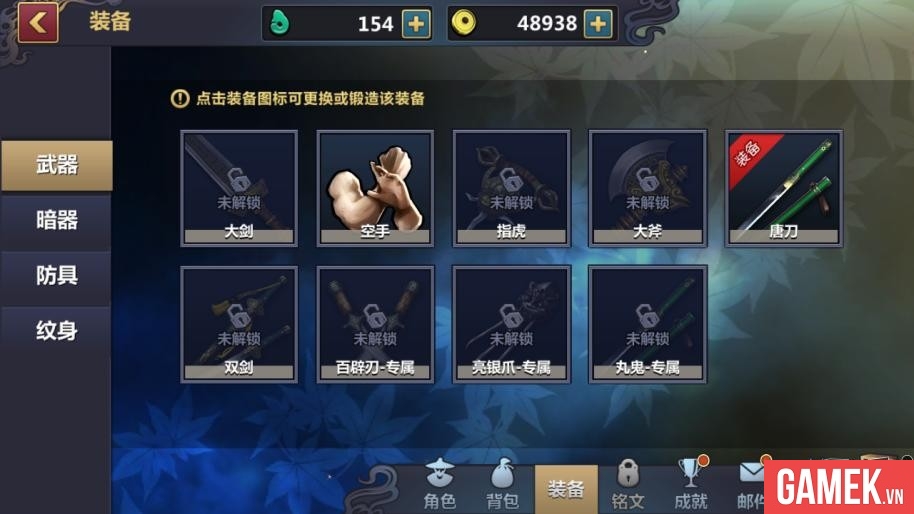Select the equipped 唐刀 Tang blade

(783, 187)
